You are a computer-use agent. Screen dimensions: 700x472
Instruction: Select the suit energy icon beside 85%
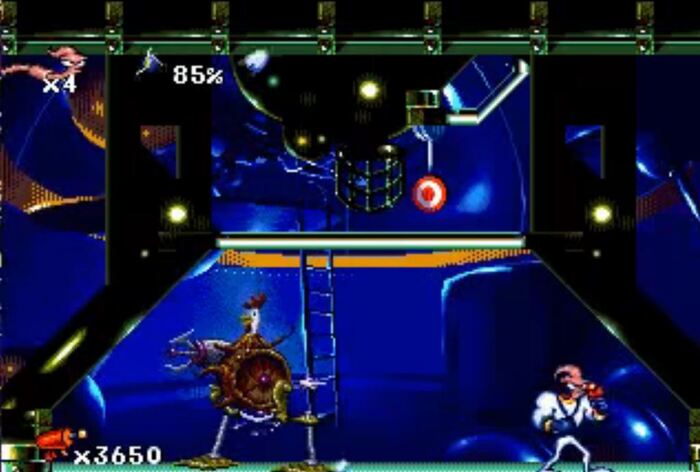[152, 66]
